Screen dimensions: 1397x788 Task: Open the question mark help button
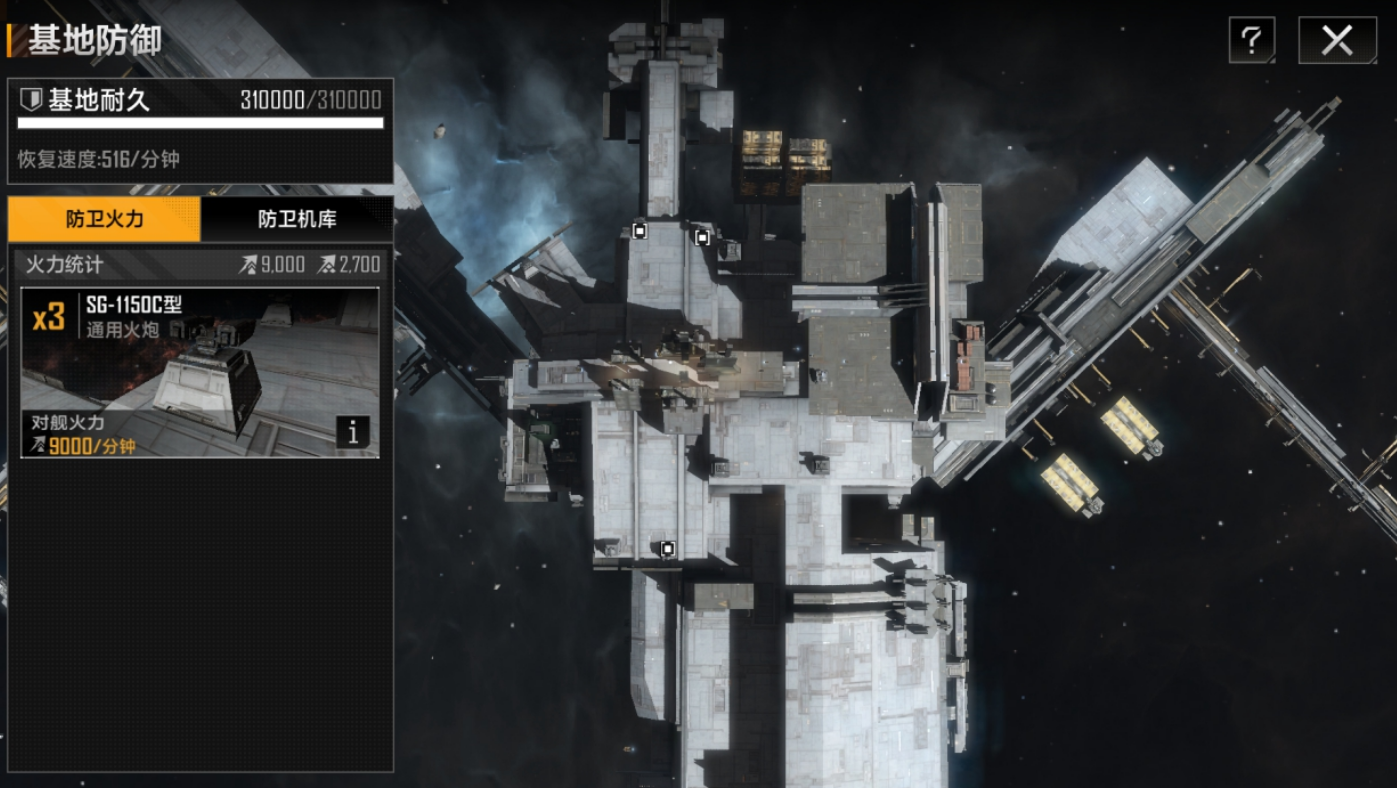(x=1251, y=41)
